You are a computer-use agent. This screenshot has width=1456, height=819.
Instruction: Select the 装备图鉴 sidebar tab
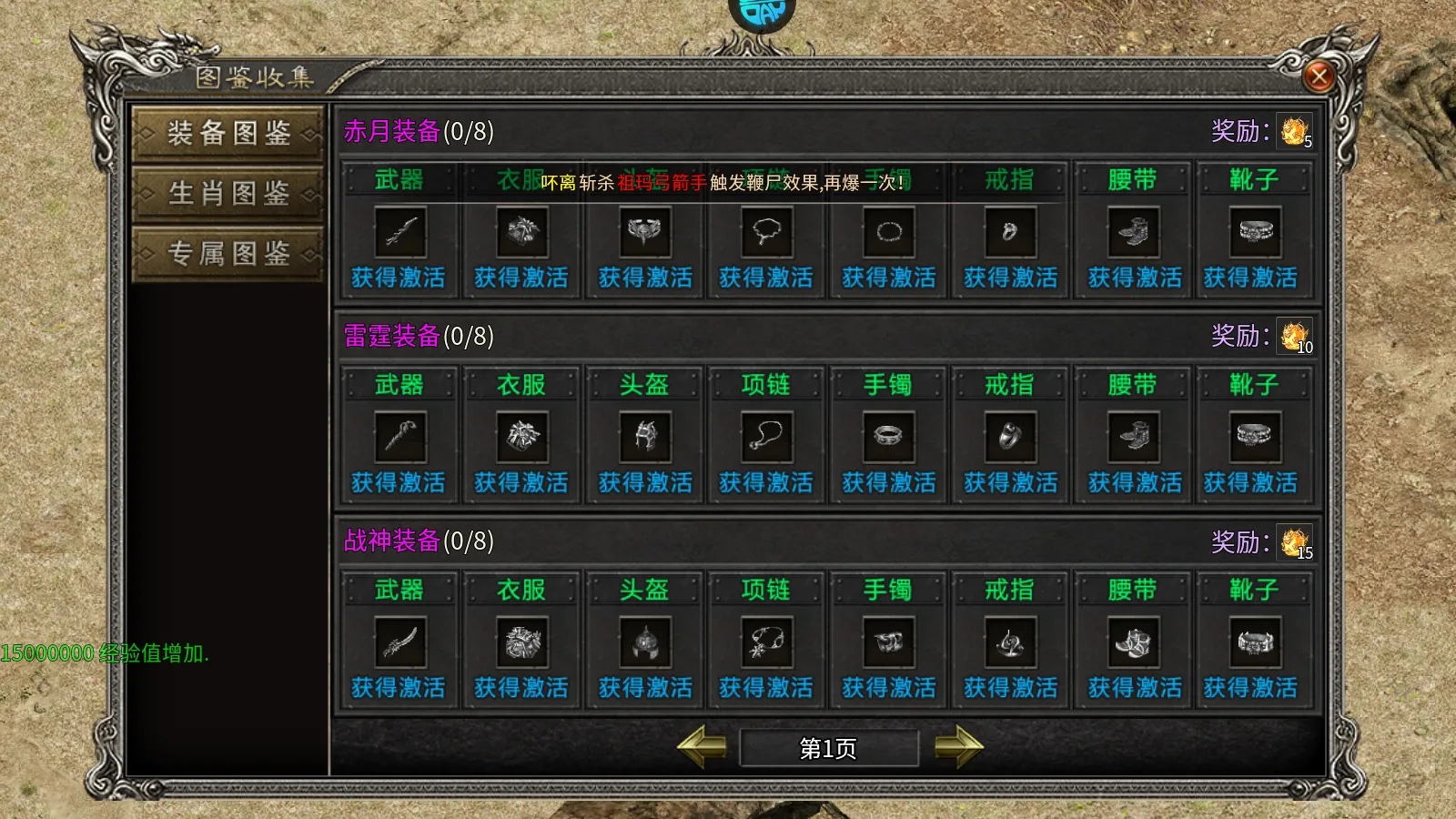coord(227,134)
